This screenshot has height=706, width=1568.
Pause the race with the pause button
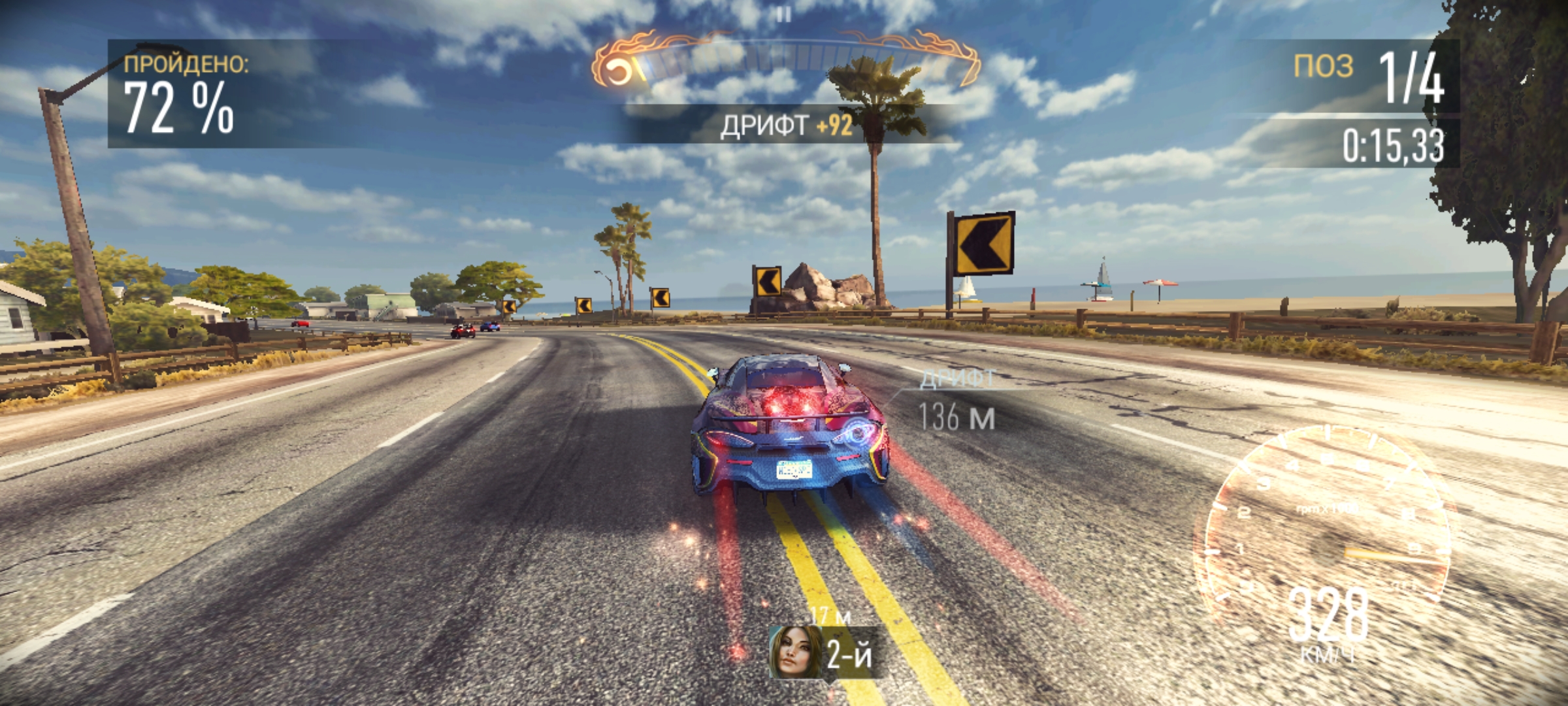pyautogui.click(x=785, y=14)
